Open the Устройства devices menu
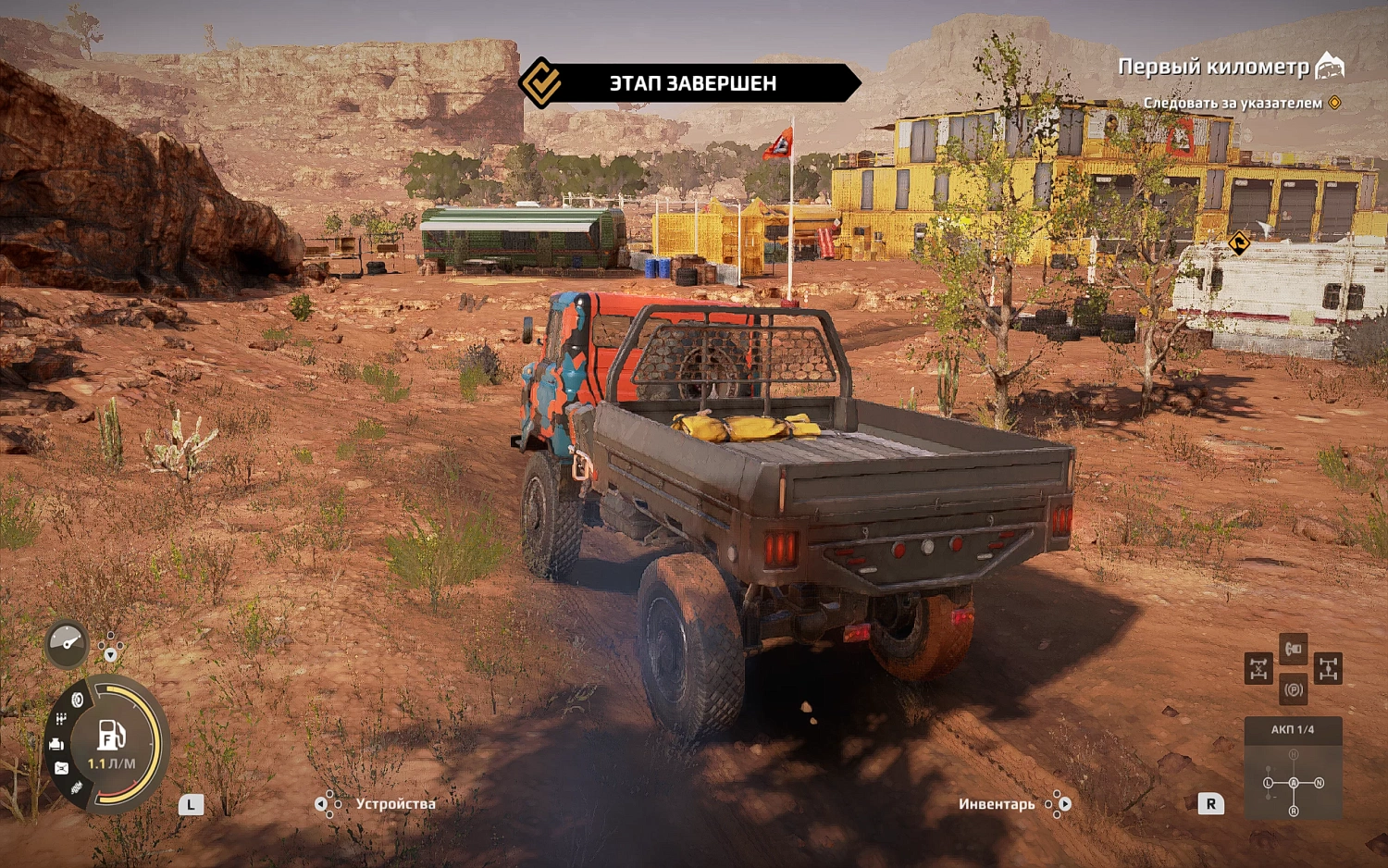1388x868 pixels. click(395, 803)
